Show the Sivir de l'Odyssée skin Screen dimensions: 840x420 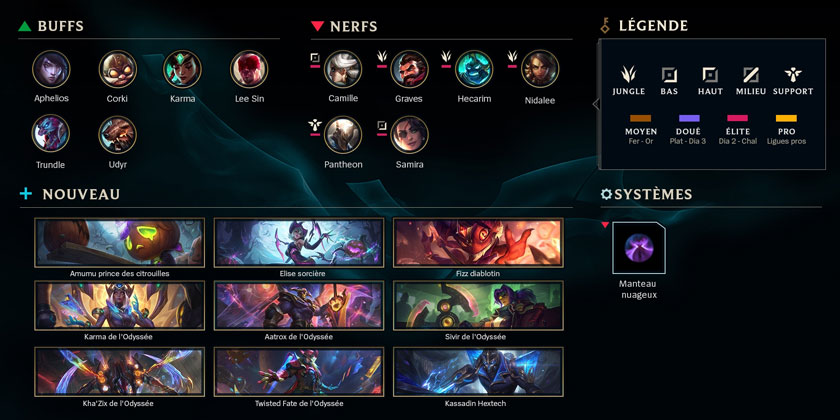click(478, 306)
